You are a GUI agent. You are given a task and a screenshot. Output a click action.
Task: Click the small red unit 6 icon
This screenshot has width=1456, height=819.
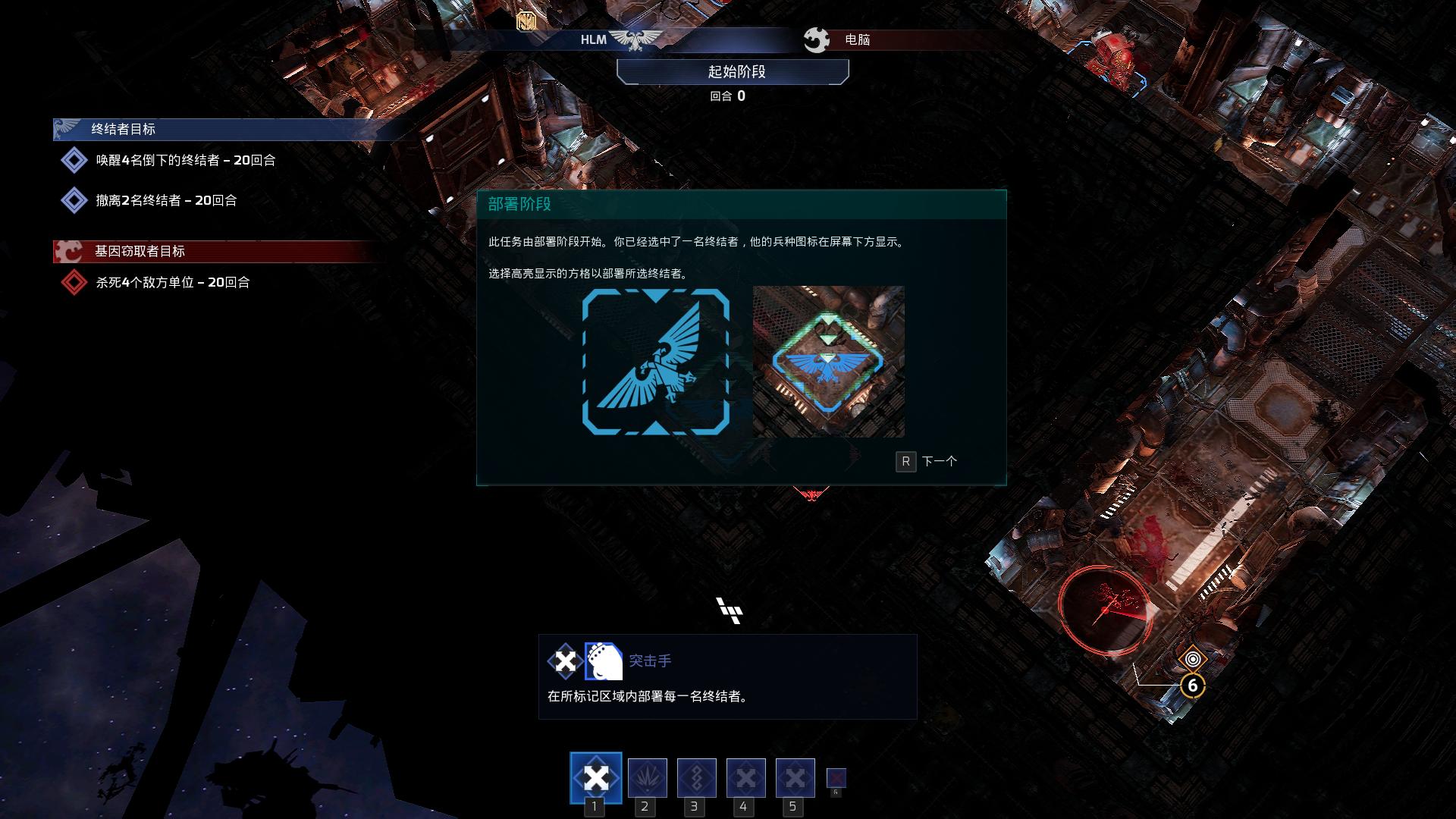(836, 777)
